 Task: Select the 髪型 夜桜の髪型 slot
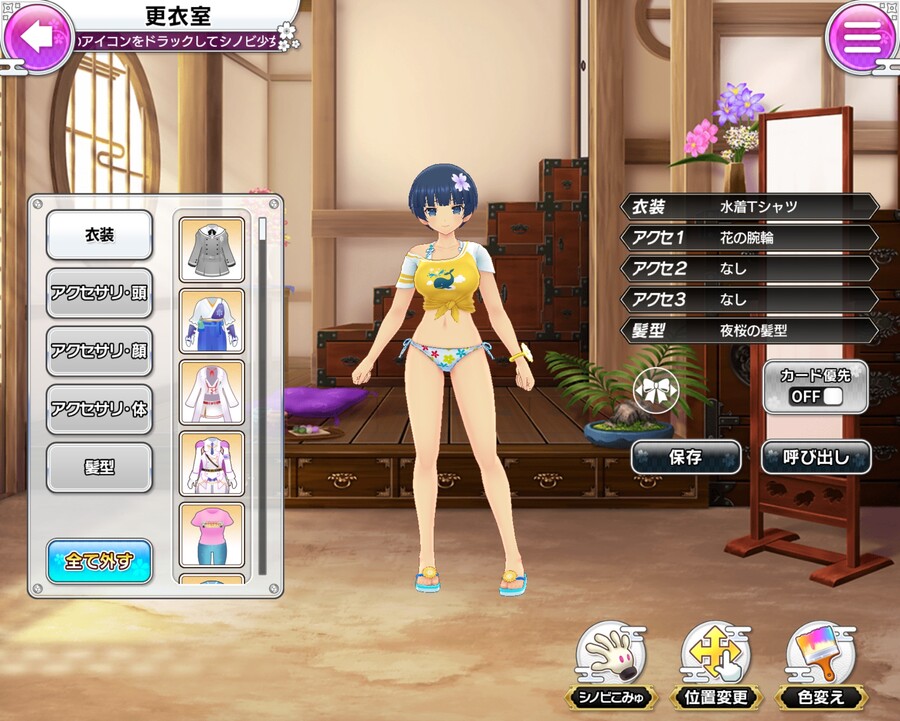[x=750, y=330]
